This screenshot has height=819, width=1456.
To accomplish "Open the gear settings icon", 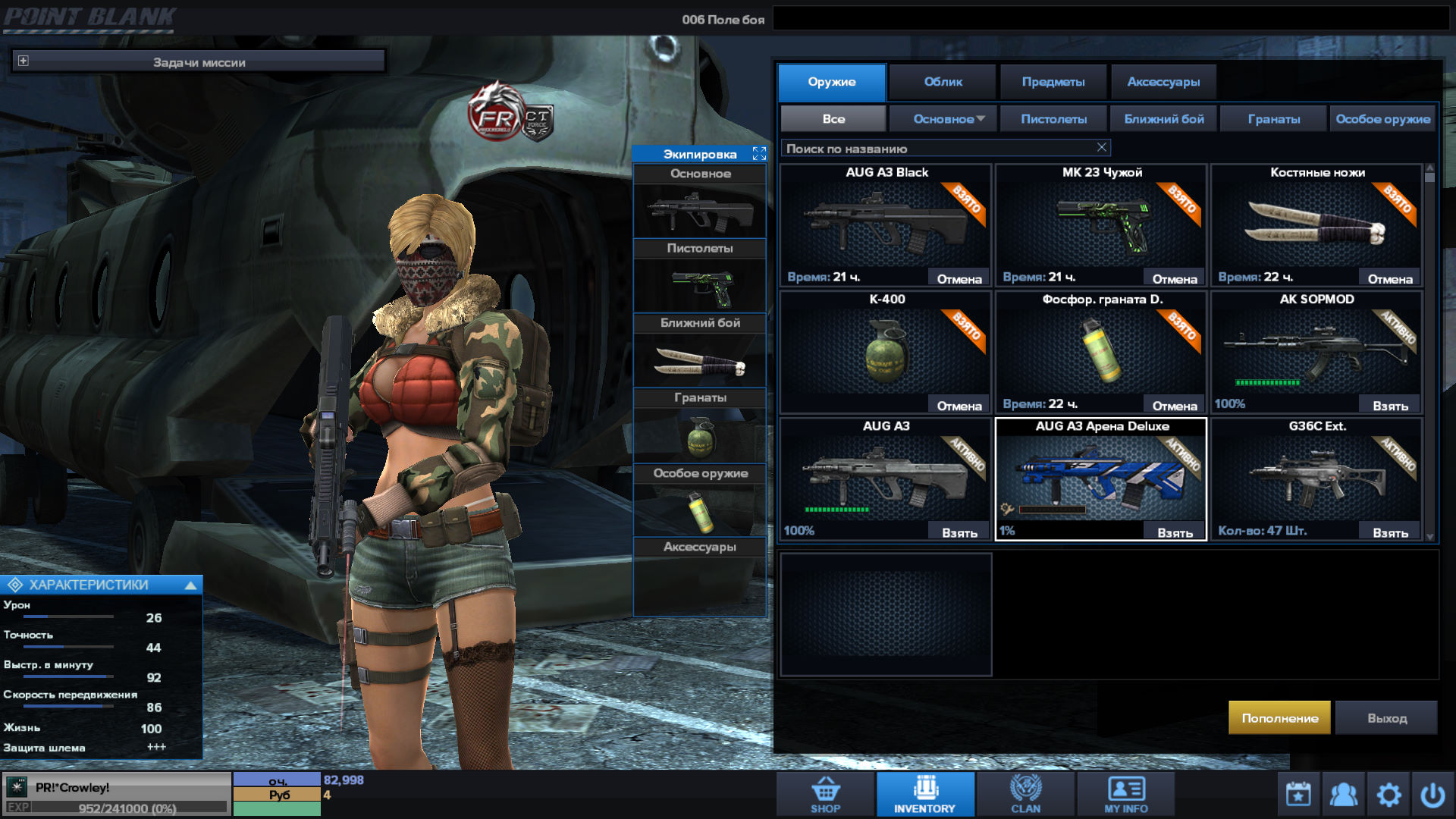I will point(1389,795).
